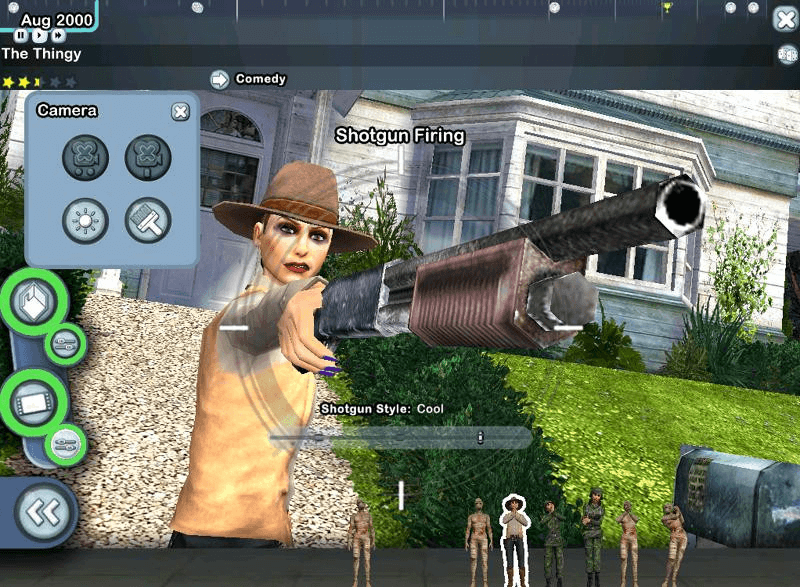Set game time to normal play speed
The image size is (800, 587).
[39, 35]
